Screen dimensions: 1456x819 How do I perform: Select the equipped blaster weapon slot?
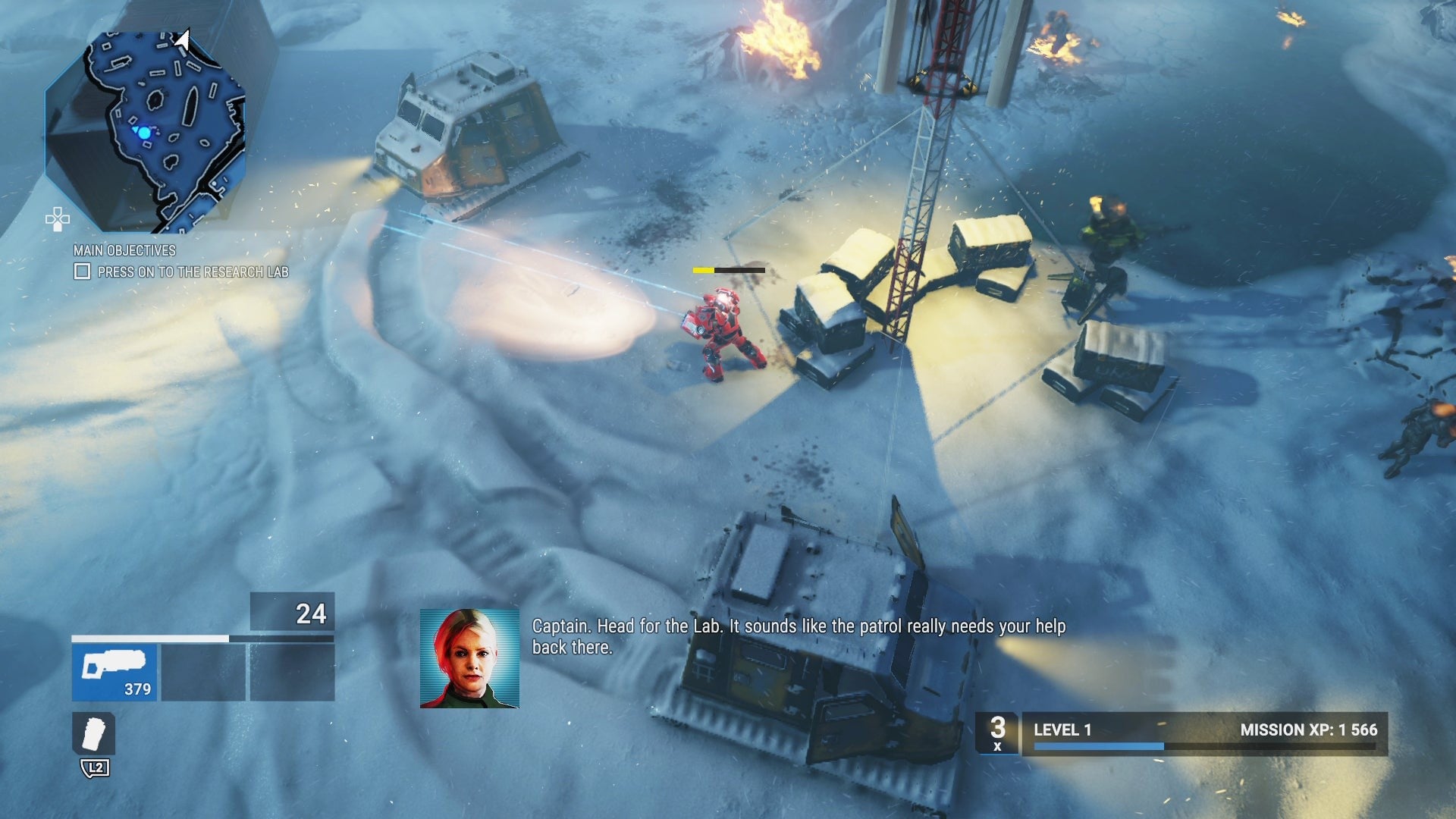[x=115, y=672]
